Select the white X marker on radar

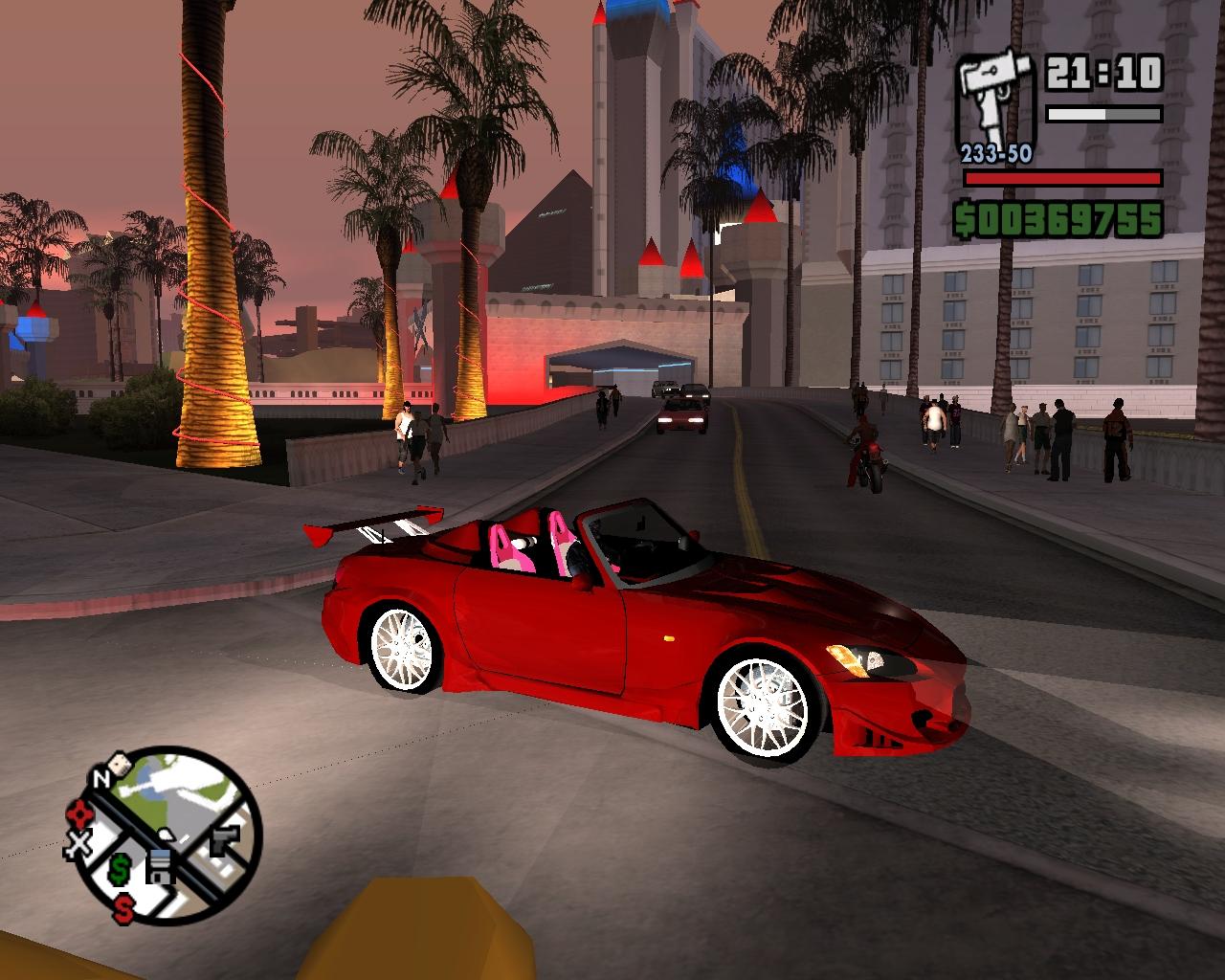[x=78, y=844]
